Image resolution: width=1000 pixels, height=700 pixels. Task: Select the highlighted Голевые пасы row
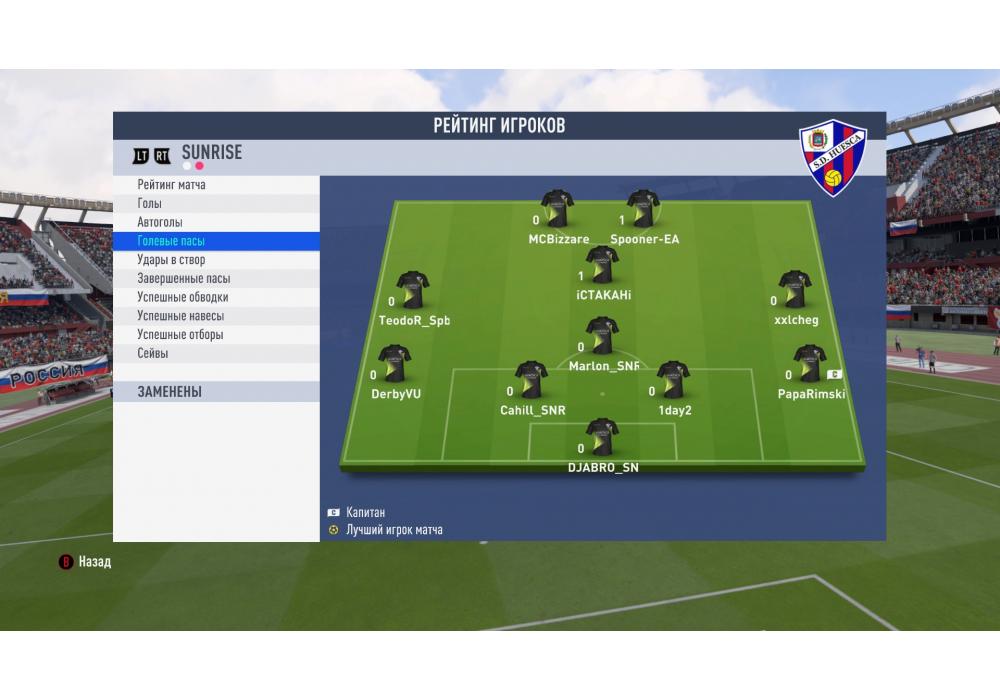tap(216, 241)
